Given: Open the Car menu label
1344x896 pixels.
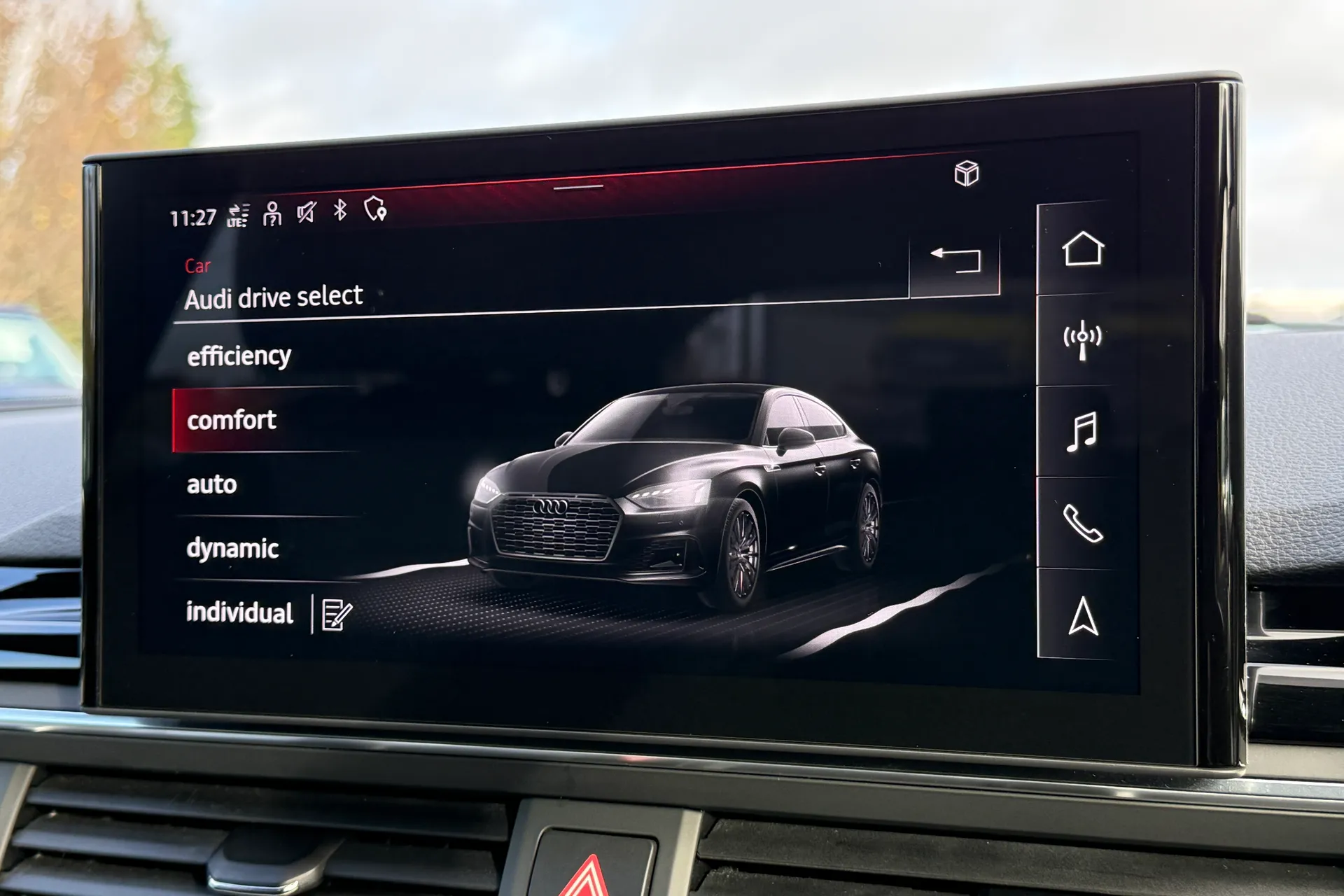Looking at the screenshot, I should (198, 265).
